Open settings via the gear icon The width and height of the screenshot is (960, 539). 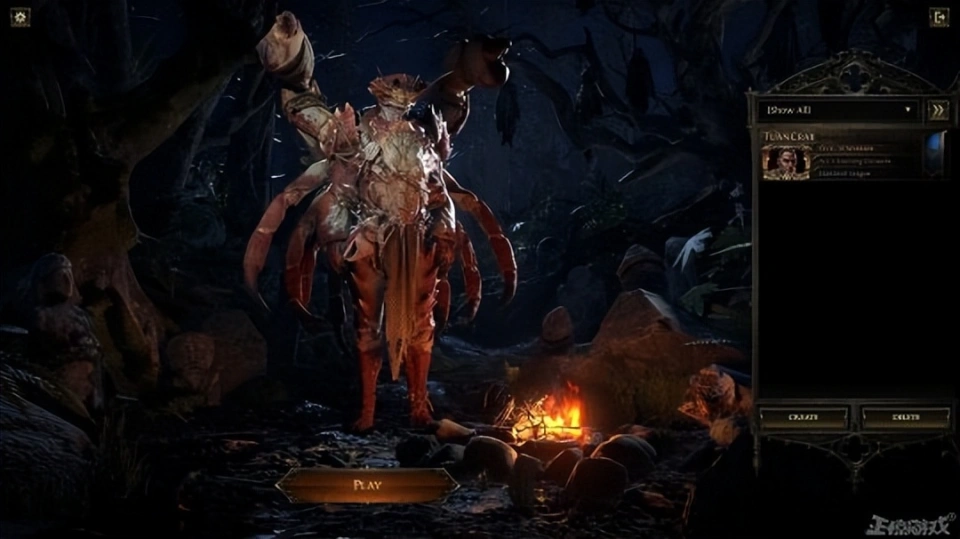20,17
